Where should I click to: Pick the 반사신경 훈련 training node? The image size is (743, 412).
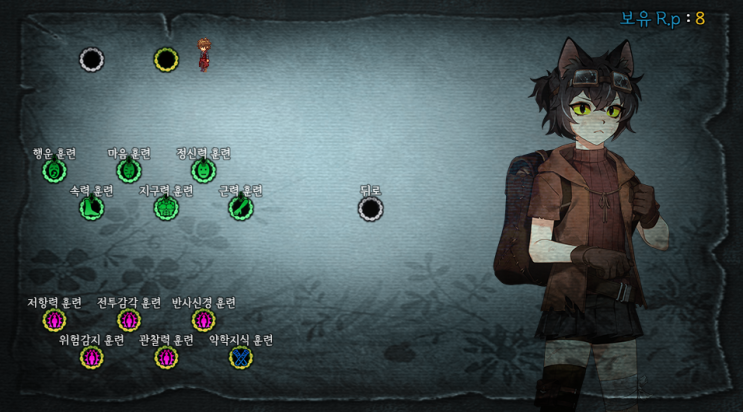[203, 320]
